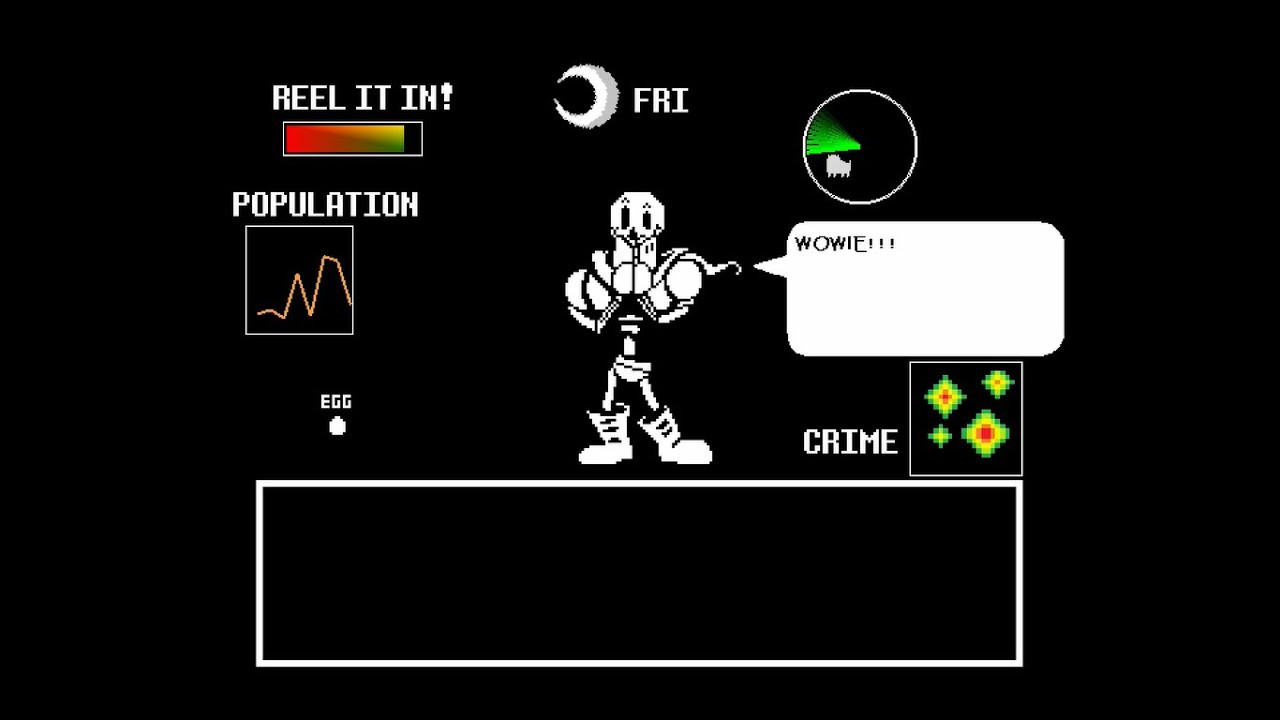Expand the empty dialogue box at bottom
The height and width of the screenshot is (720, 1280).
point(640,572)
